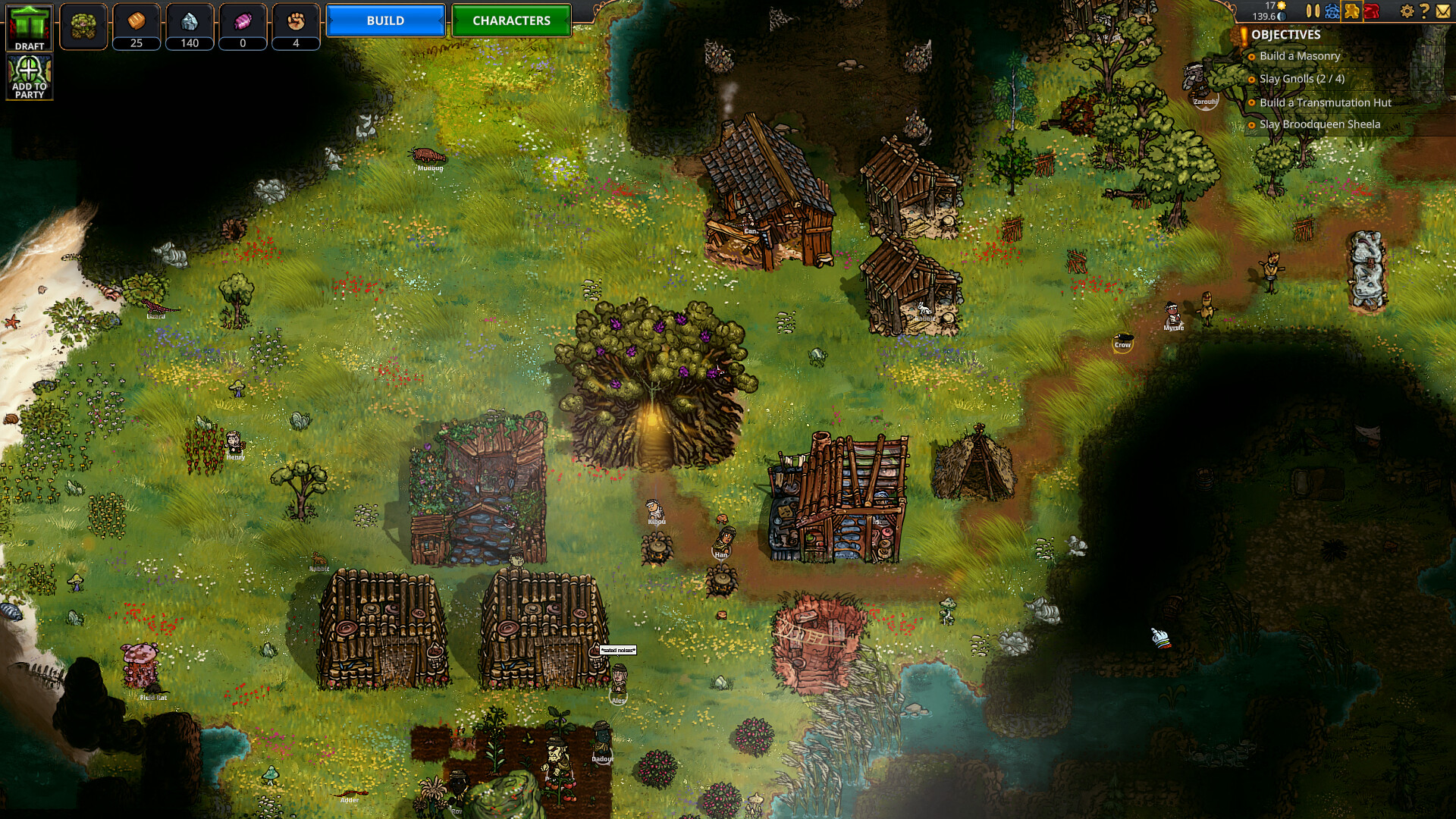Pause the game
1456x819 pixels.
click(x=1313, y=11)
